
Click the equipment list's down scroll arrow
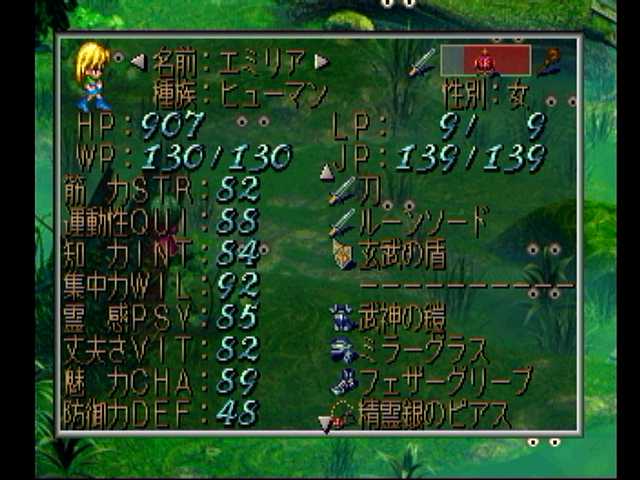325,424
